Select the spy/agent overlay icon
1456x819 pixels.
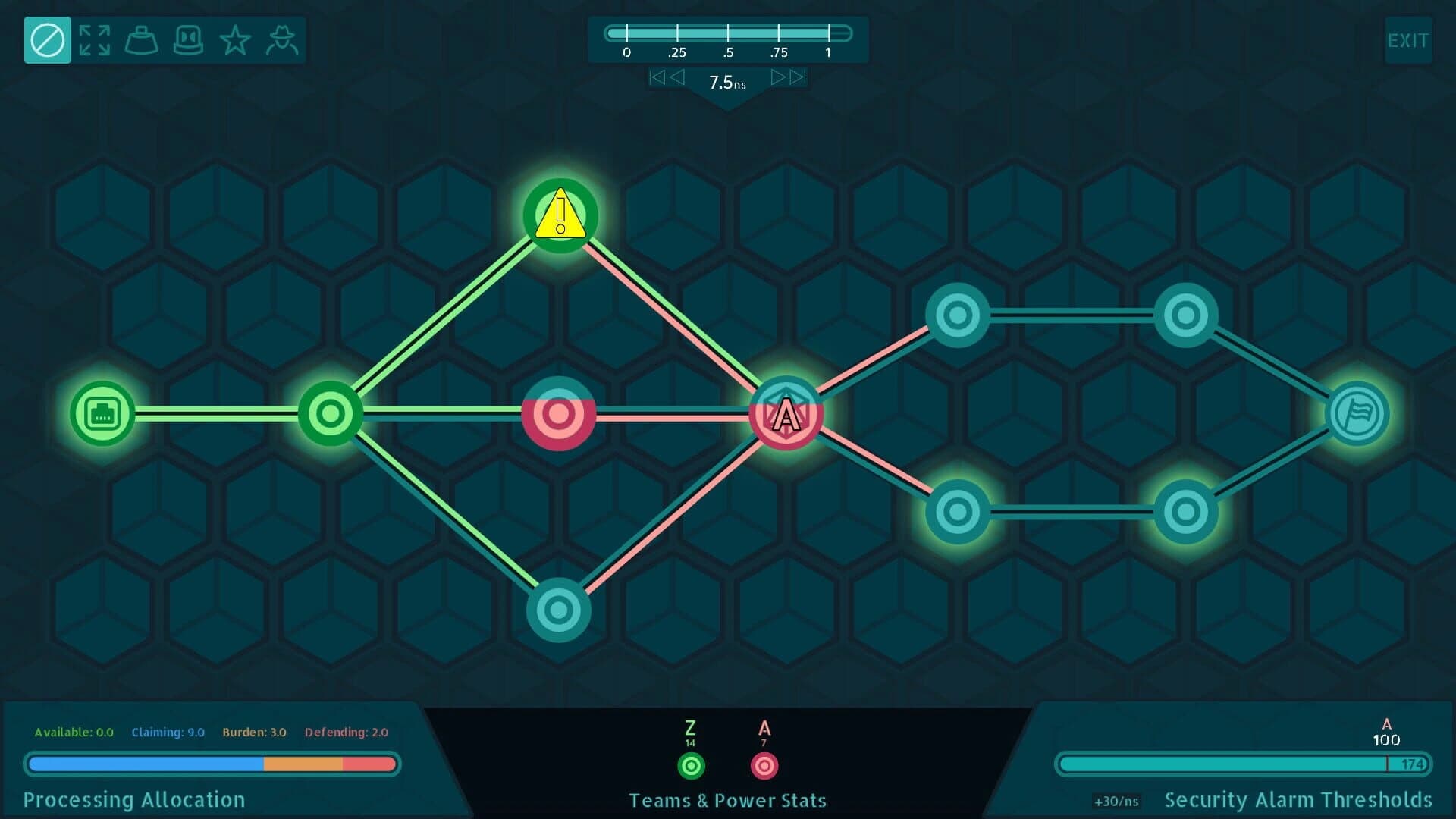(x=283, y=39)
